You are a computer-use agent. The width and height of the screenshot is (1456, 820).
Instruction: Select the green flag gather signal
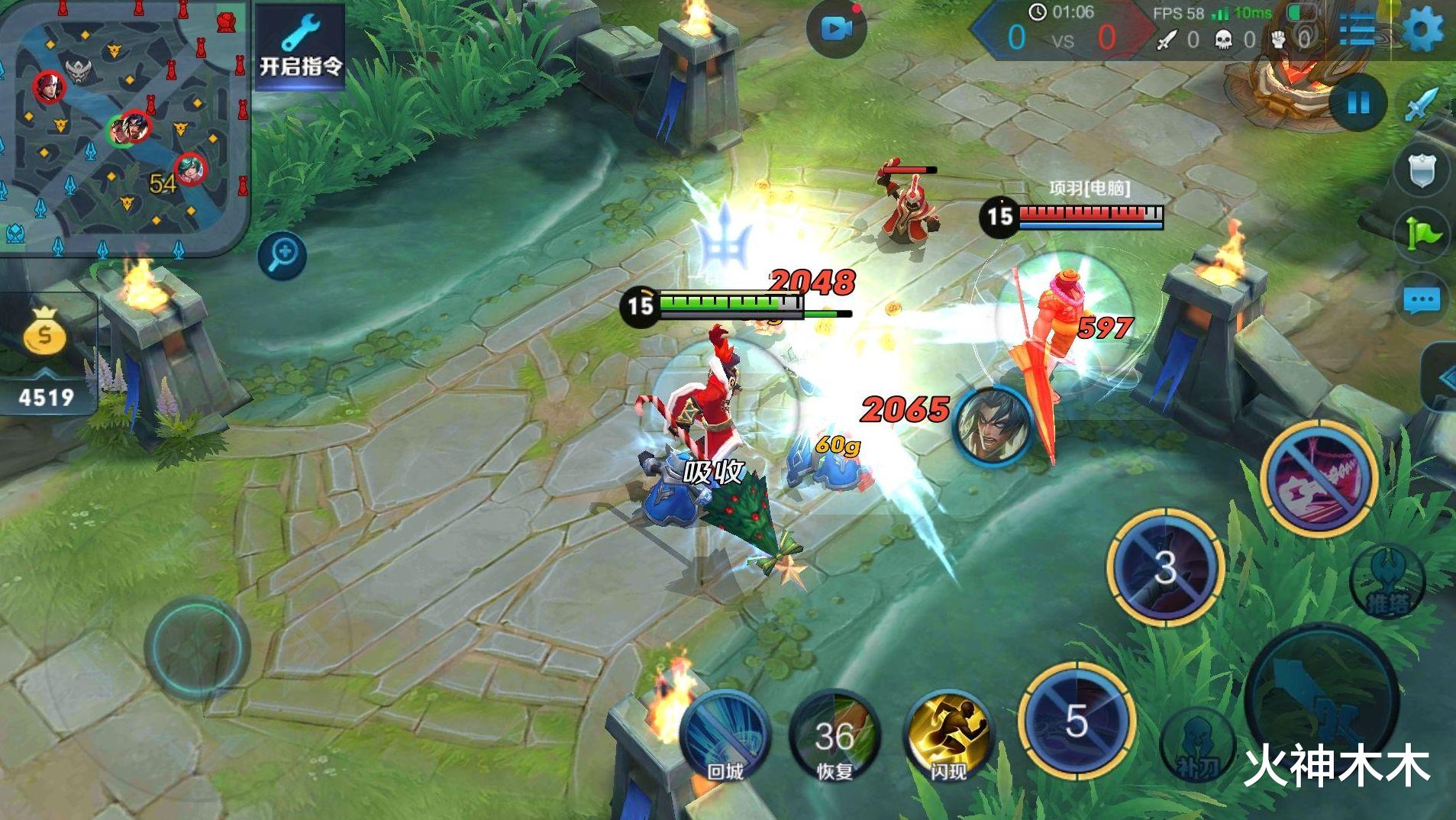pyautogui.click(x=1422, y=234)
